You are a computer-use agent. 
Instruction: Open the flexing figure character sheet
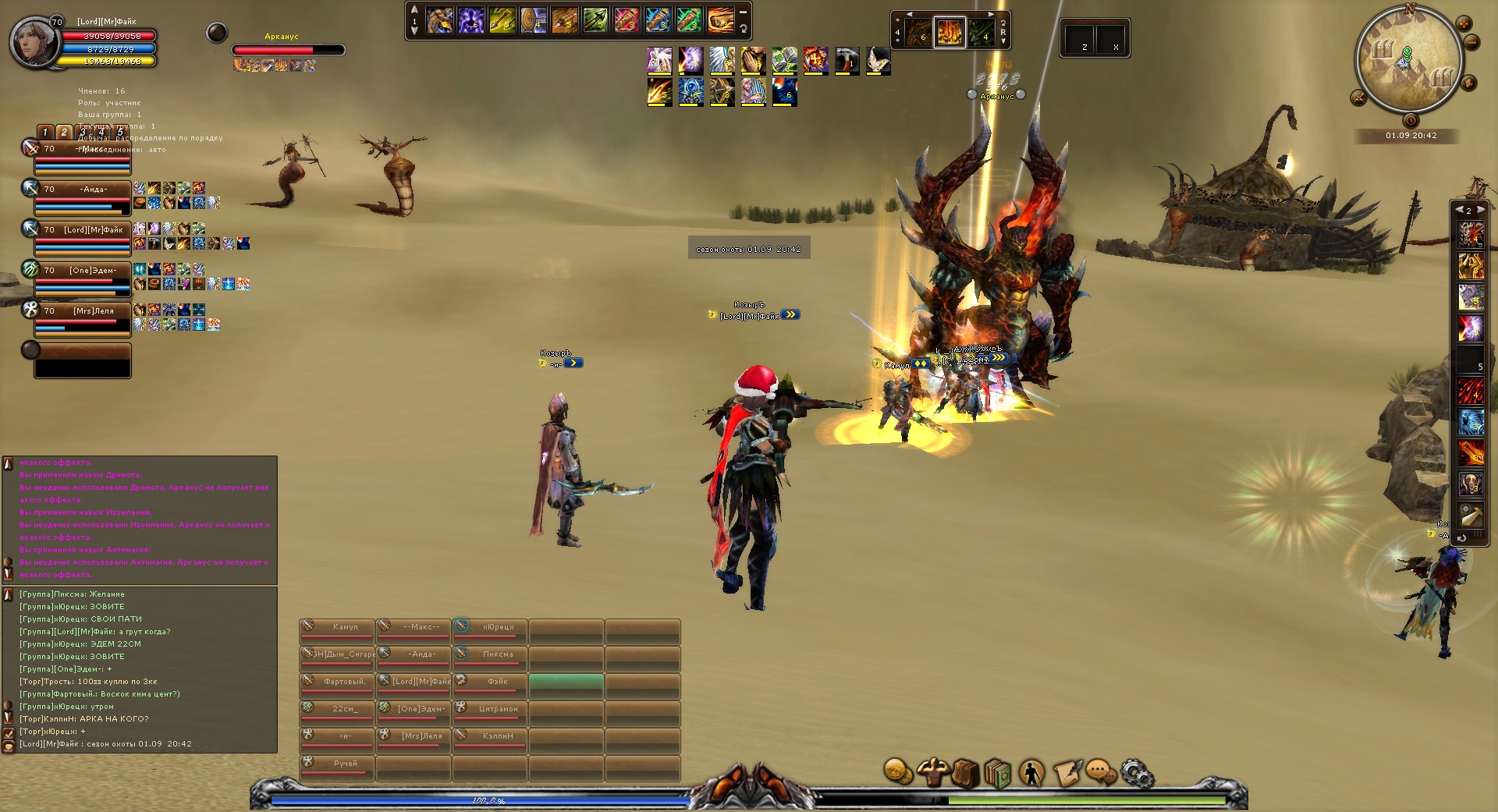pyautogui.click(x=932, y=772)
